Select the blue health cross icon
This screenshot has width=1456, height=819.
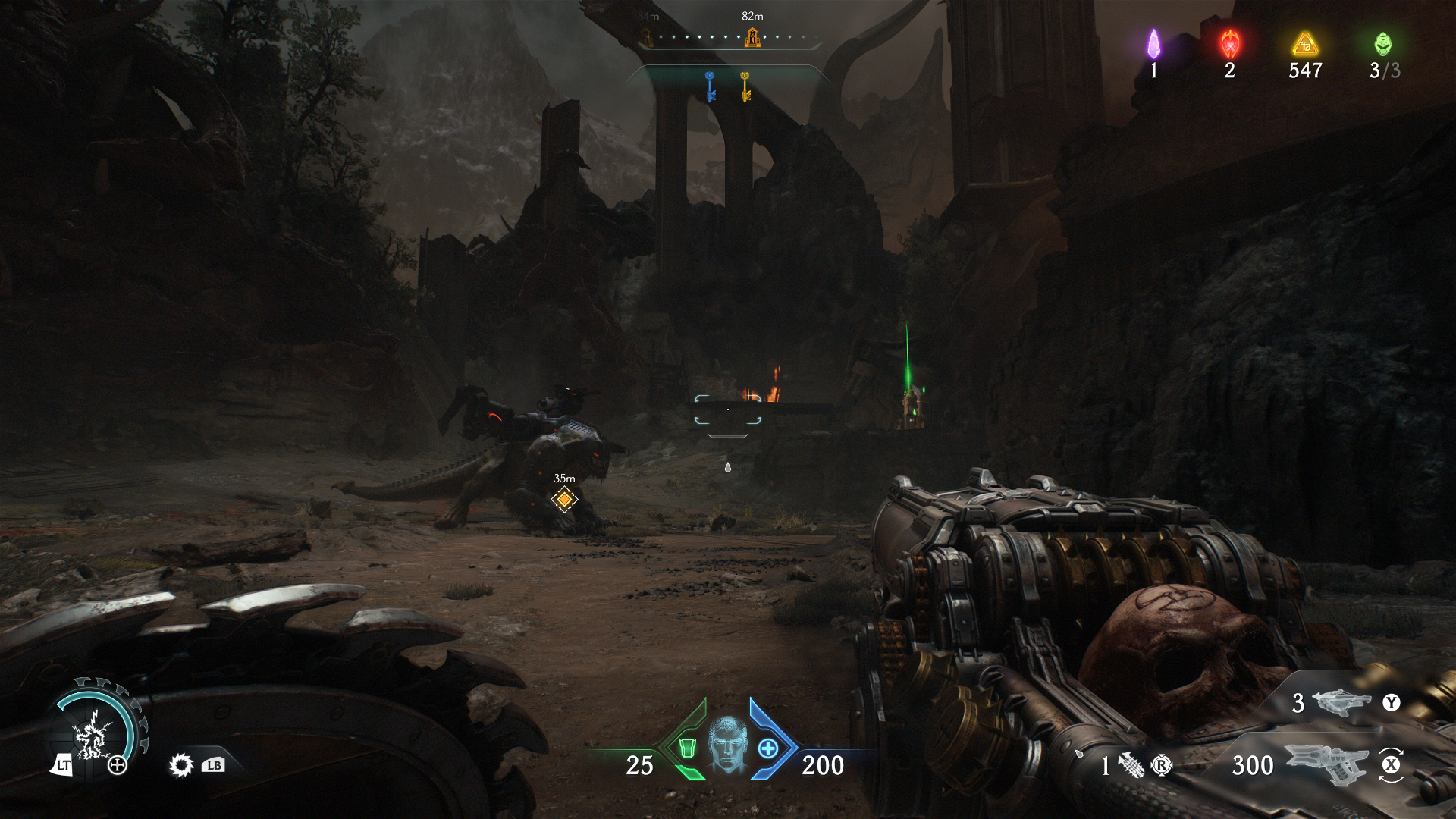tap(768, 748)
